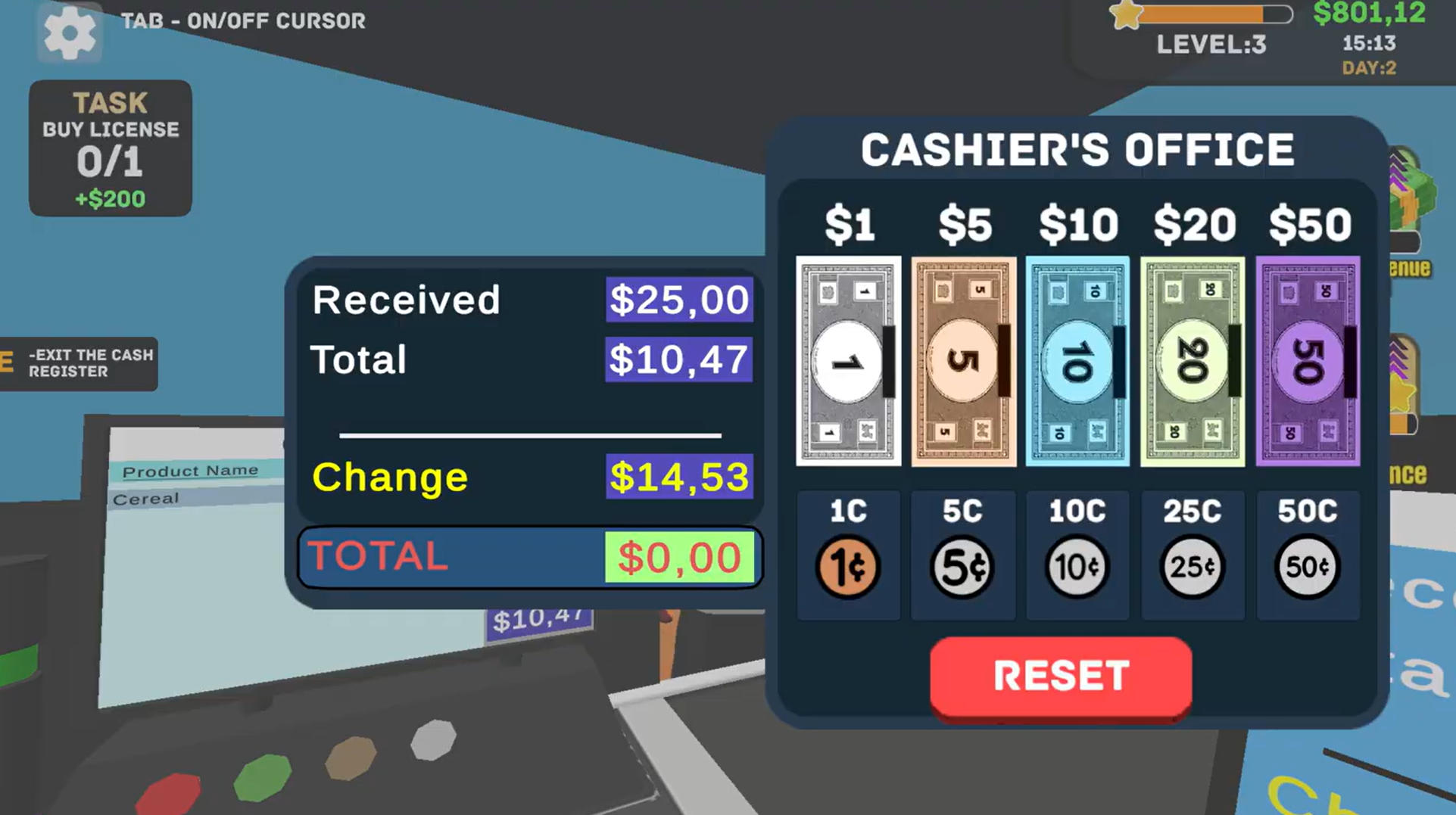Click the Received $25,00 display

click(x=678, y=300)
